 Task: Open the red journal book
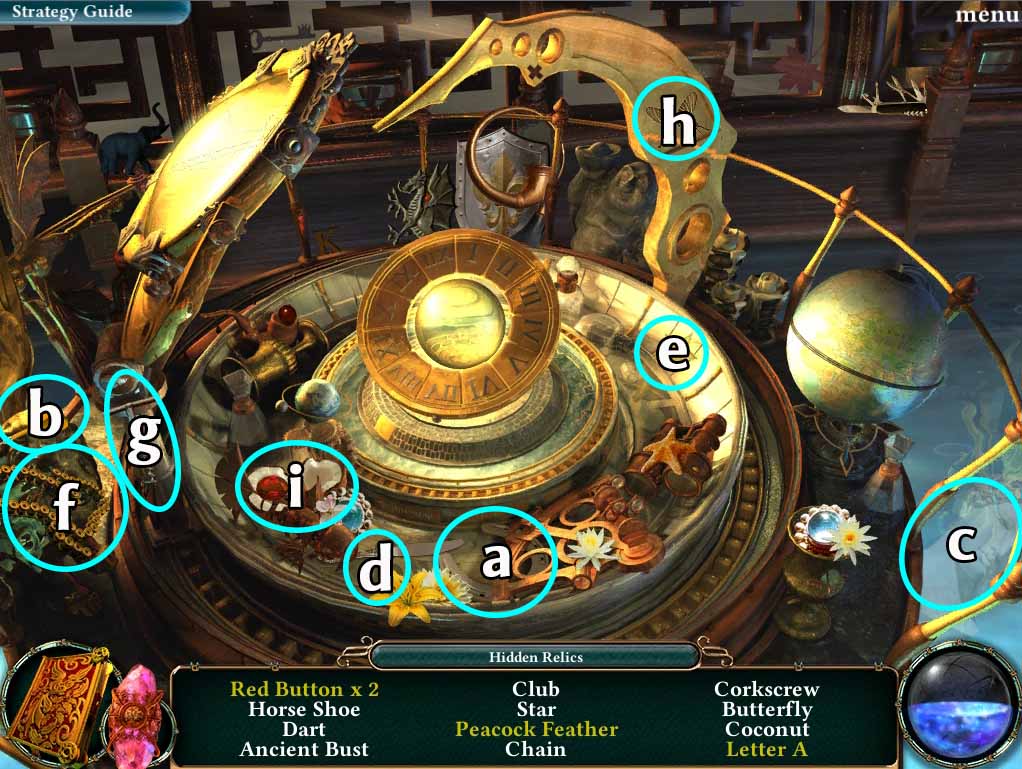[x=58, y=707]
